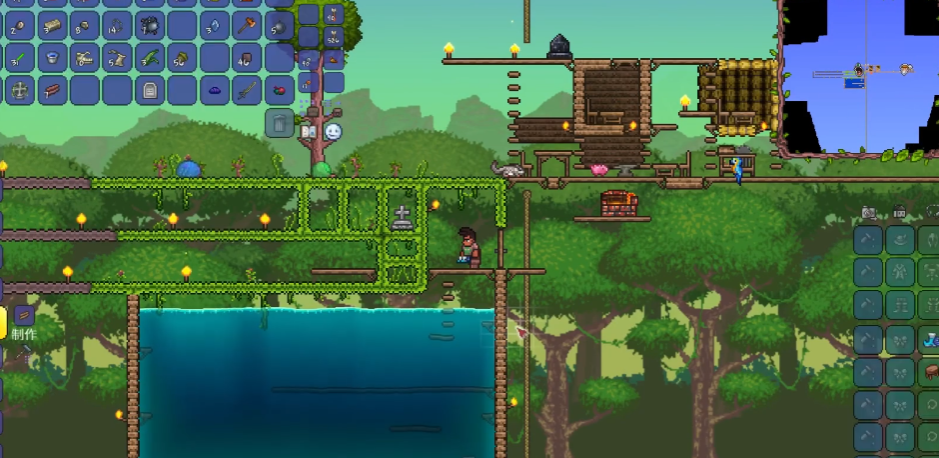The height and width of the screenshot is (458, 939).
Task: Select the blue crystal gem slot
Action: point(215,25)
